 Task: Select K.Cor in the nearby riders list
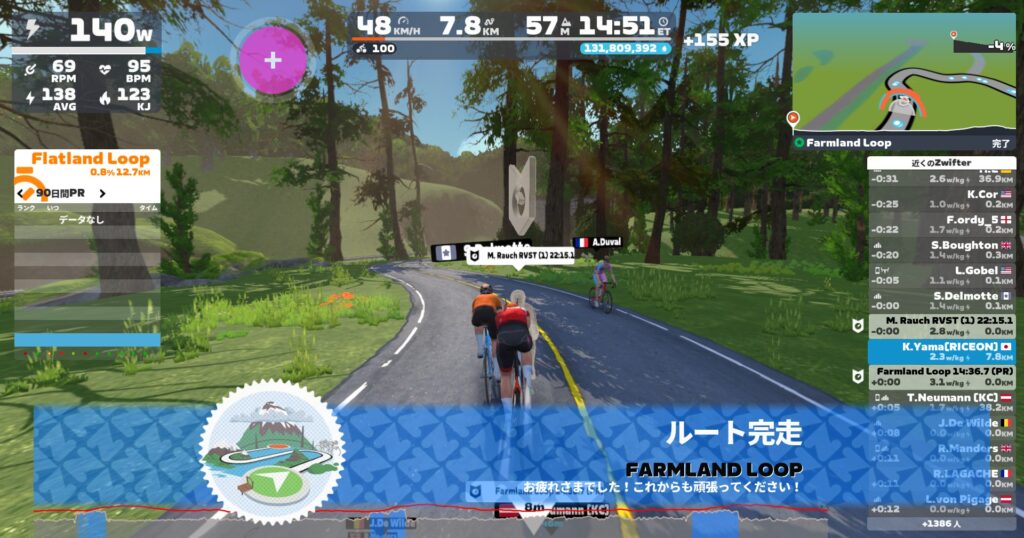click(940, 198)
